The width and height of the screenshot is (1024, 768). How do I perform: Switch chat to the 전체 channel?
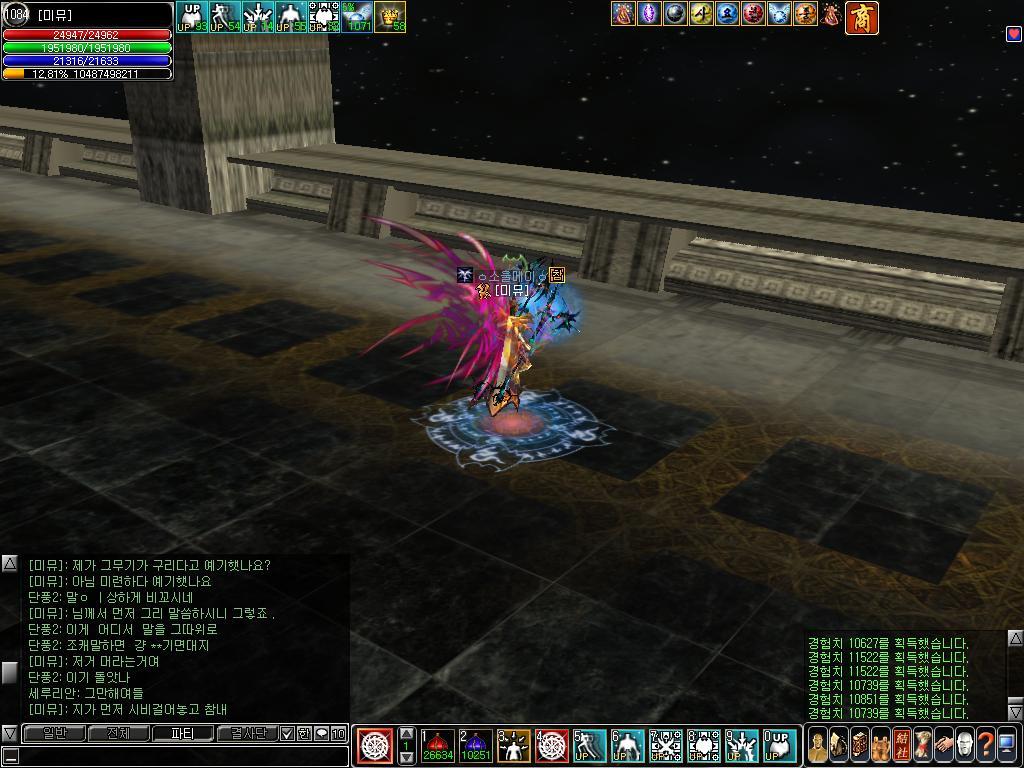coord(118,733)
